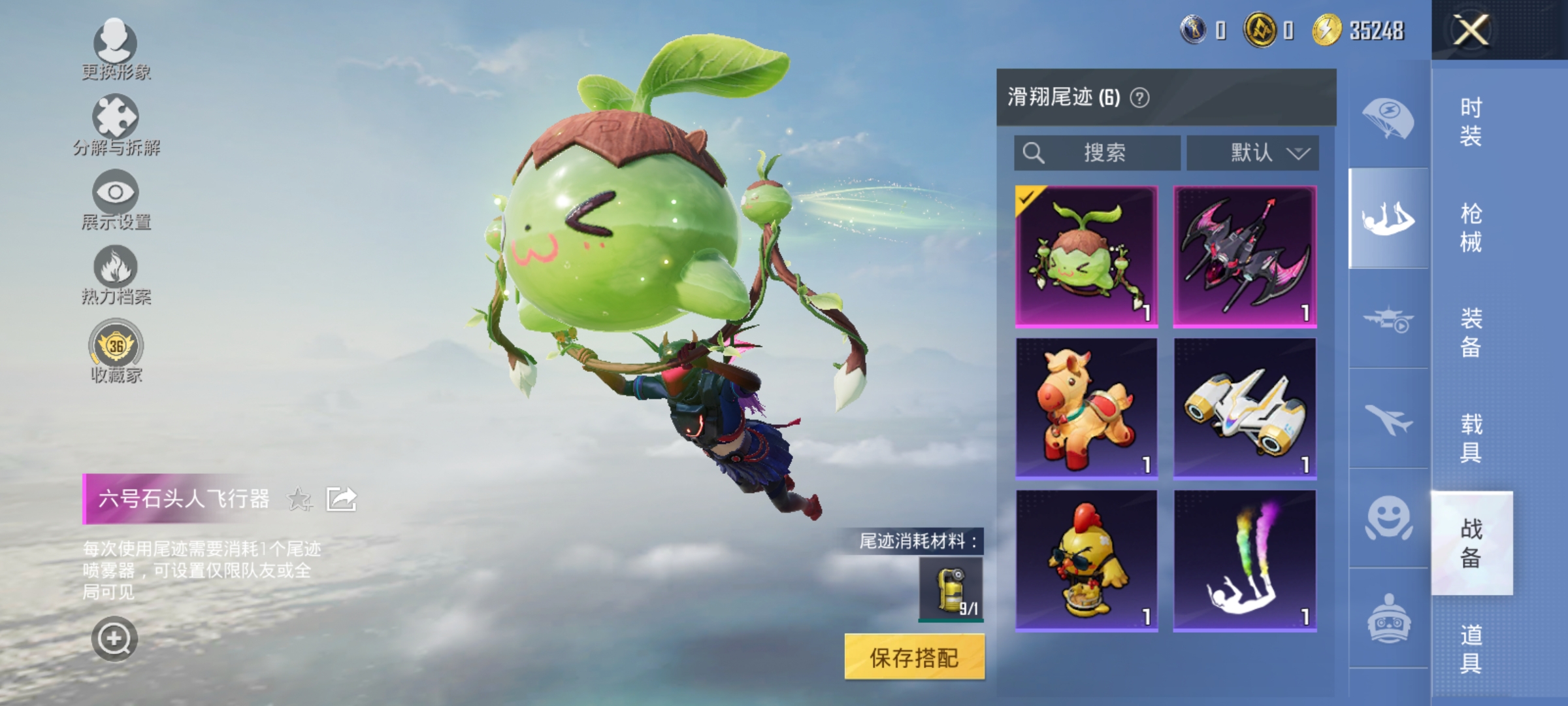Open the 默认 sort dropdown

[x=1252, y=152]
